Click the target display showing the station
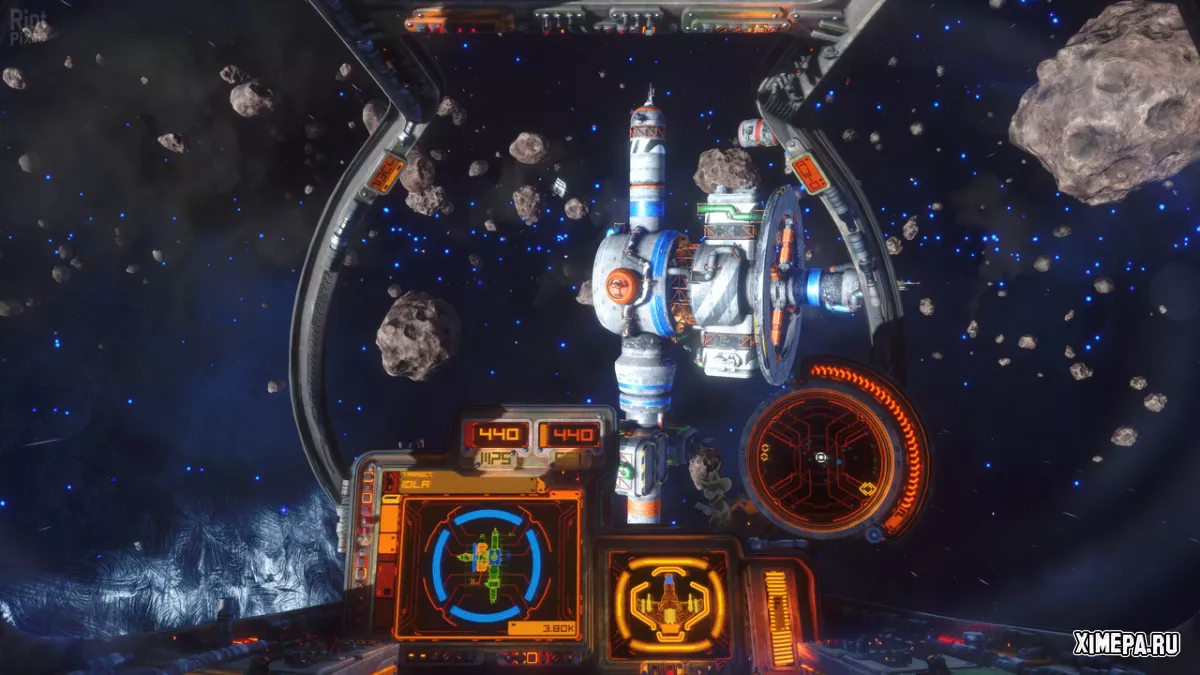This screenshot has width=1200, height=675. (x=486, y=564)
